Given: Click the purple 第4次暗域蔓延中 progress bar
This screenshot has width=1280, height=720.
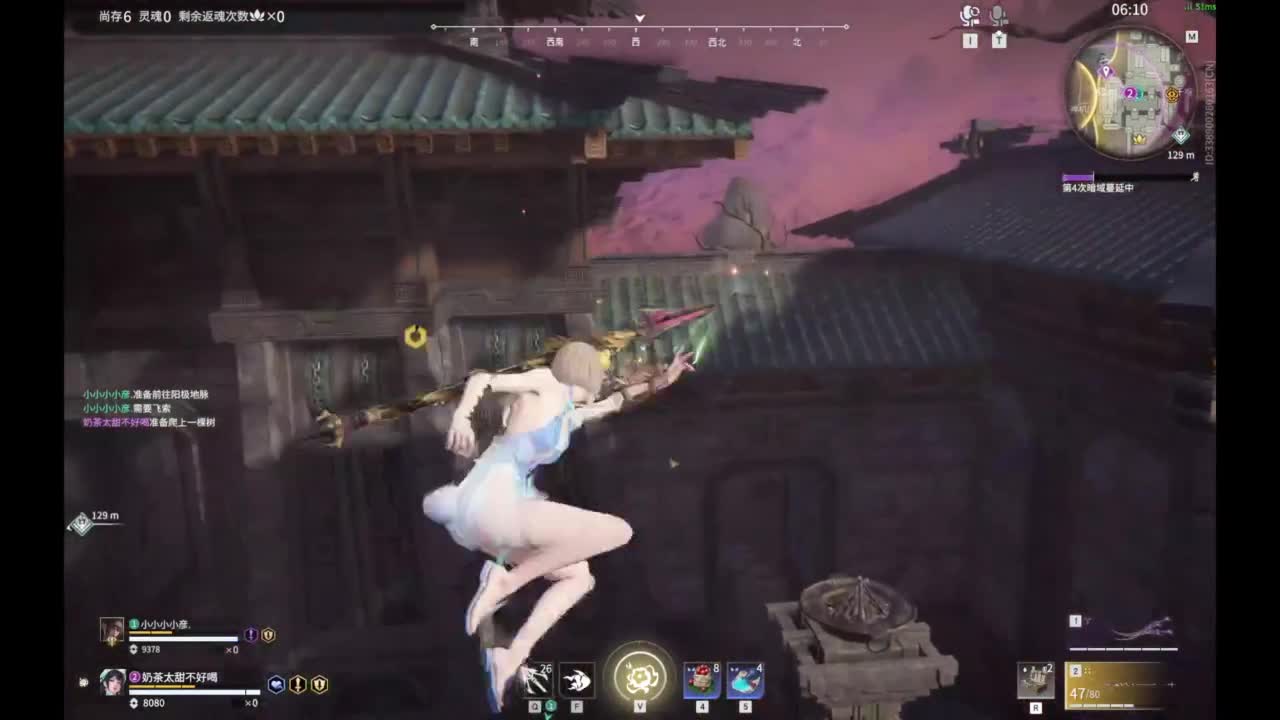Looking at the screenshot, I should coord(1078,176).
